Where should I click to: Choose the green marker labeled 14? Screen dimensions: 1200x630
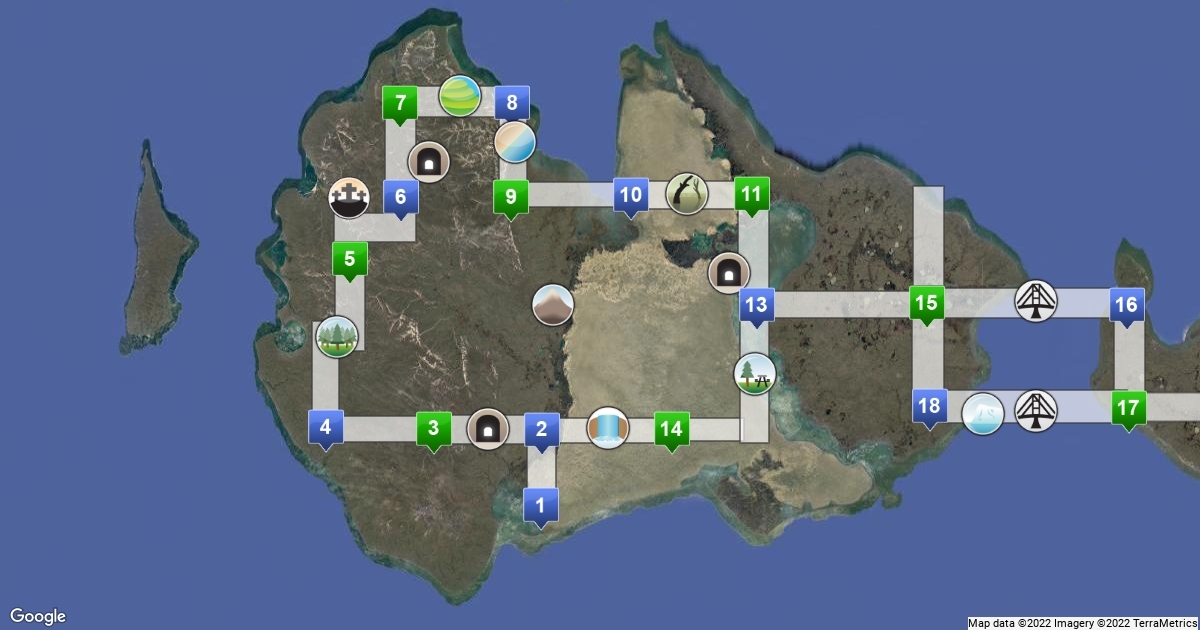pyautogui.click(x=672, y=429)
